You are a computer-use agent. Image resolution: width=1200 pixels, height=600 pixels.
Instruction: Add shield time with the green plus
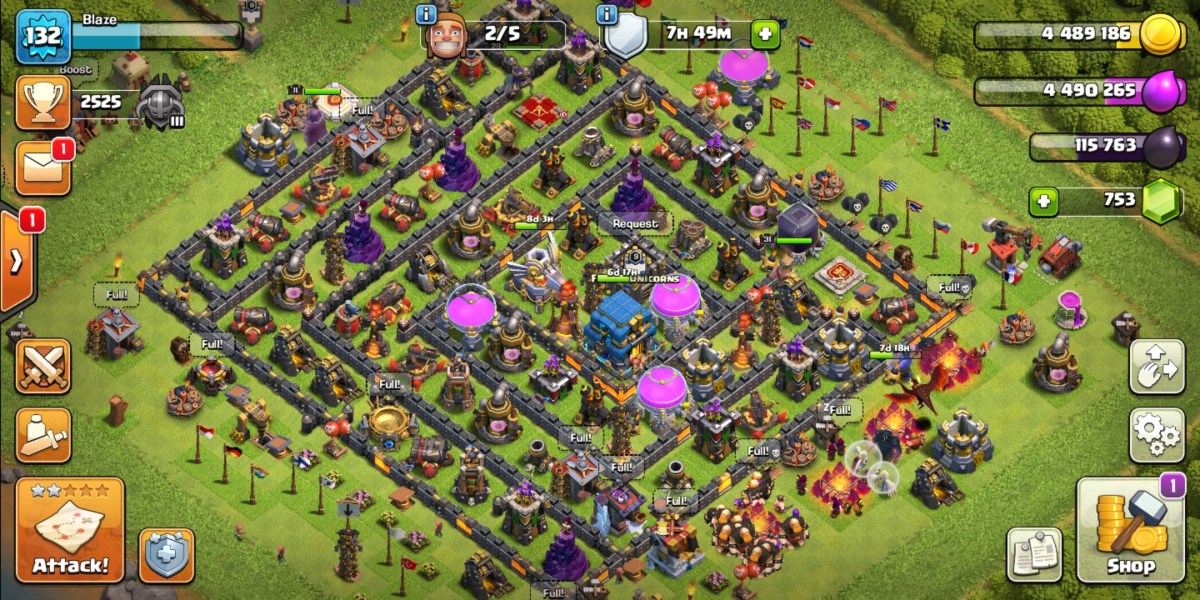coord(765,34)
